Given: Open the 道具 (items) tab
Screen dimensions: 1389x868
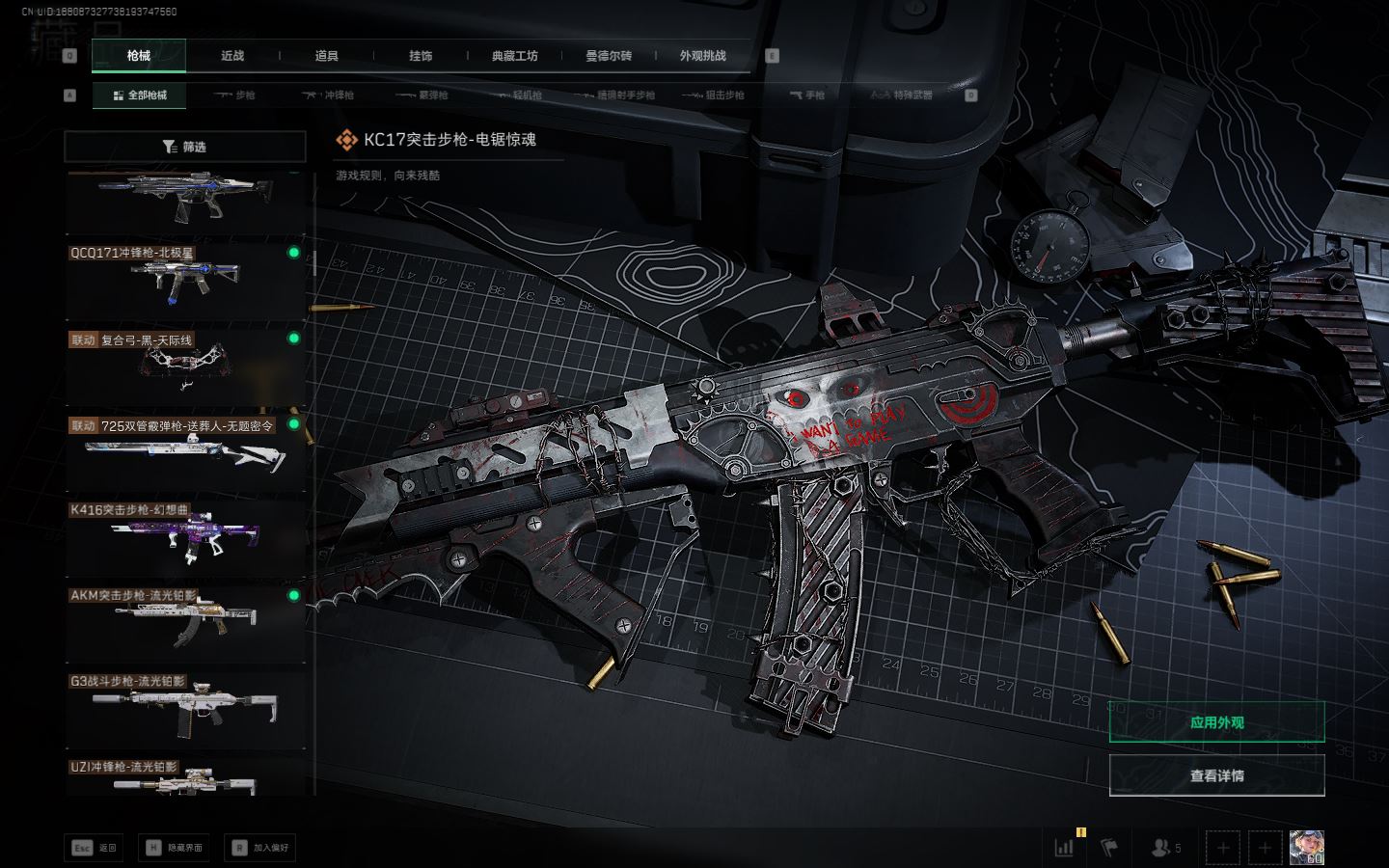Looking at the screenshot, I should click(x=326, y=56).
